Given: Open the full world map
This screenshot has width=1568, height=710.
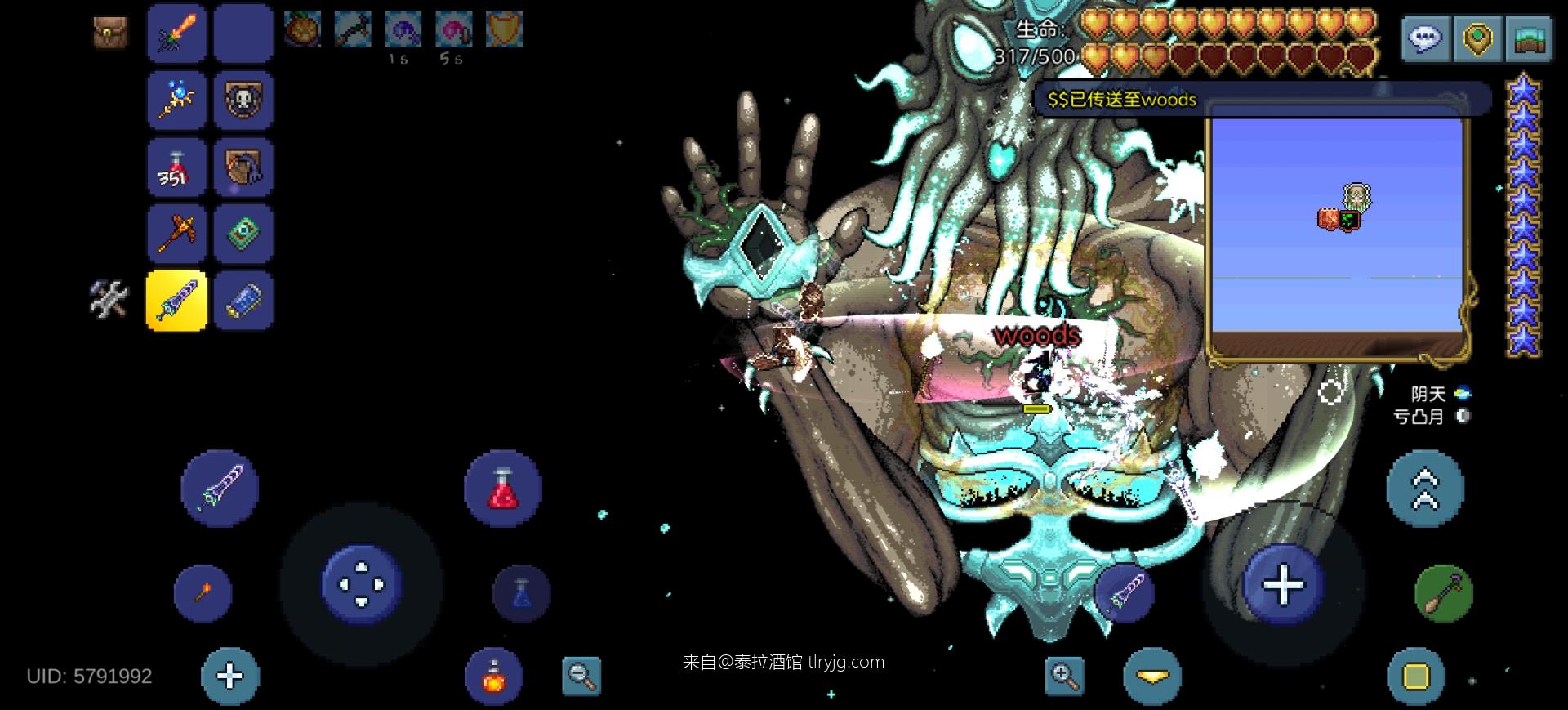Looking at the screenshot, I should point(1529,38).
